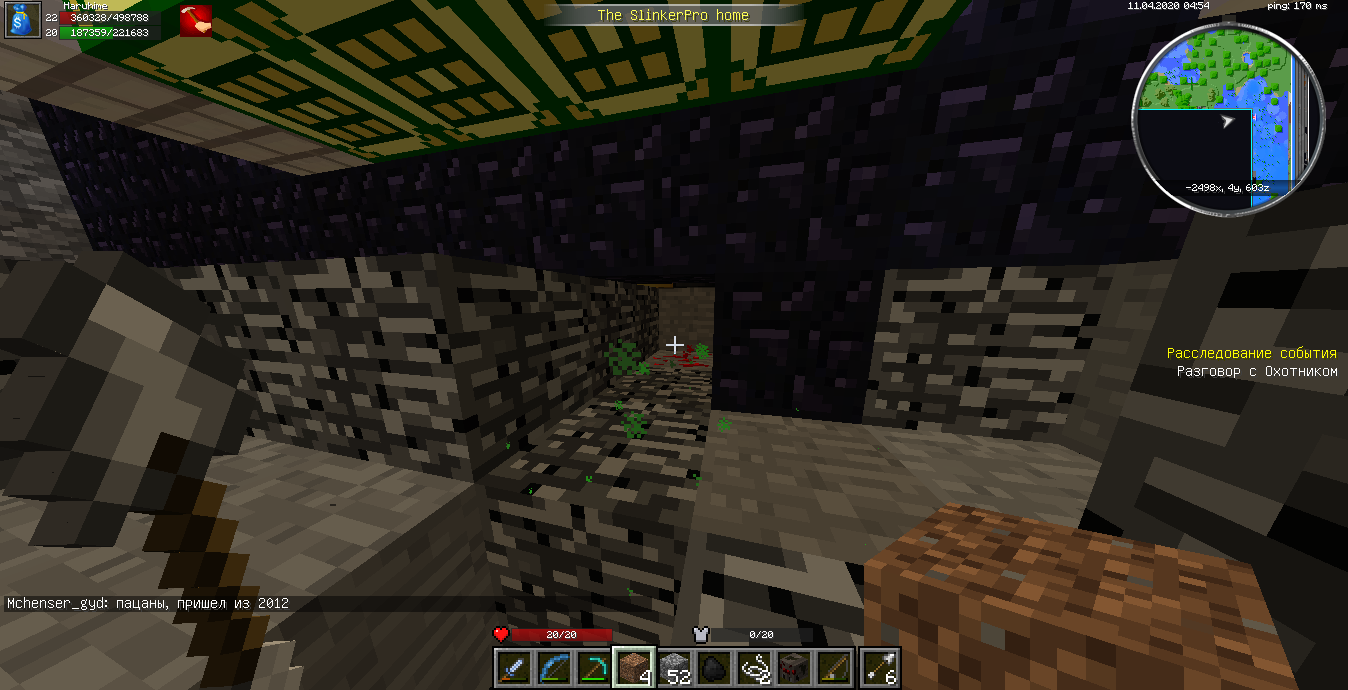This screenshot has width=1348, height=690.
Task: Select the sword hotbar slot
Action: [513, 667]
